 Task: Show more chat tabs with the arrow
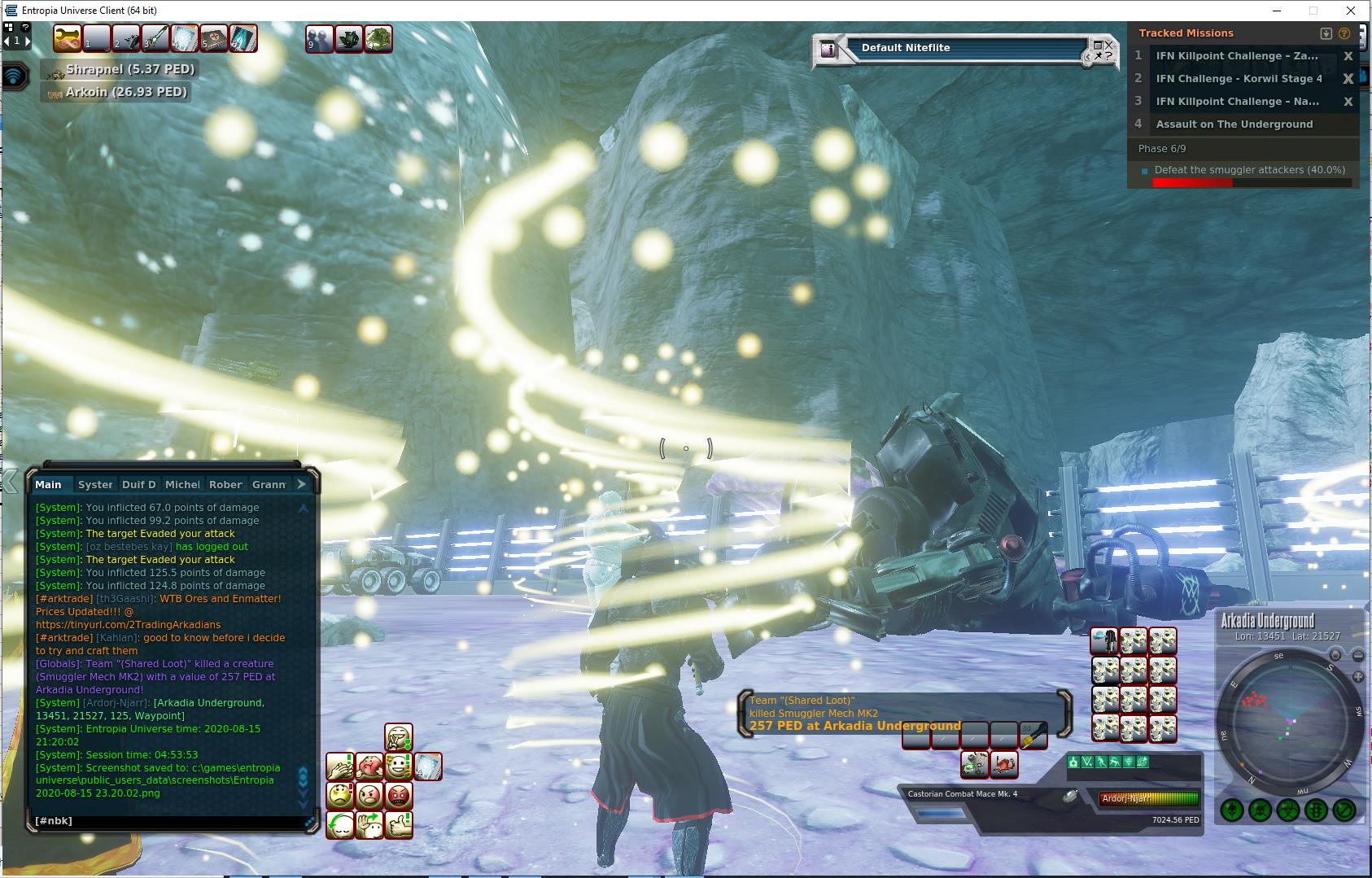pyautogui.click(x=301, y=484)
